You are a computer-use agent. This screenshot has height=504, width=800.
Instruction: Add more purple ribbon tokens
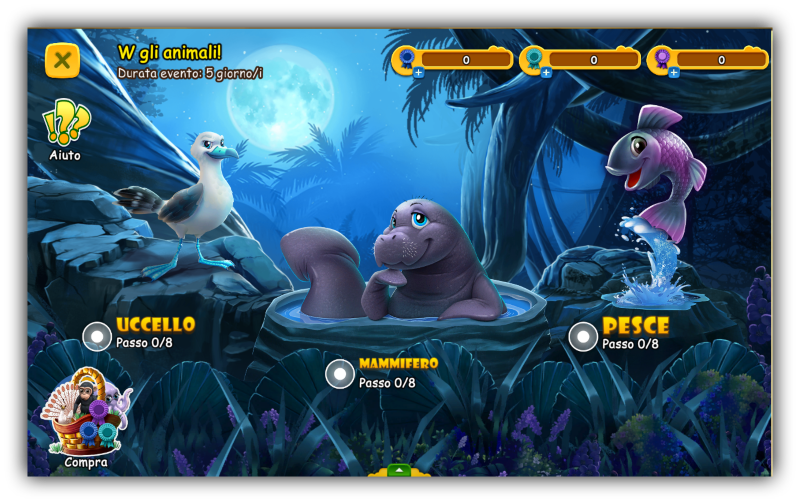pyautogui.click(x=673, y=73)
